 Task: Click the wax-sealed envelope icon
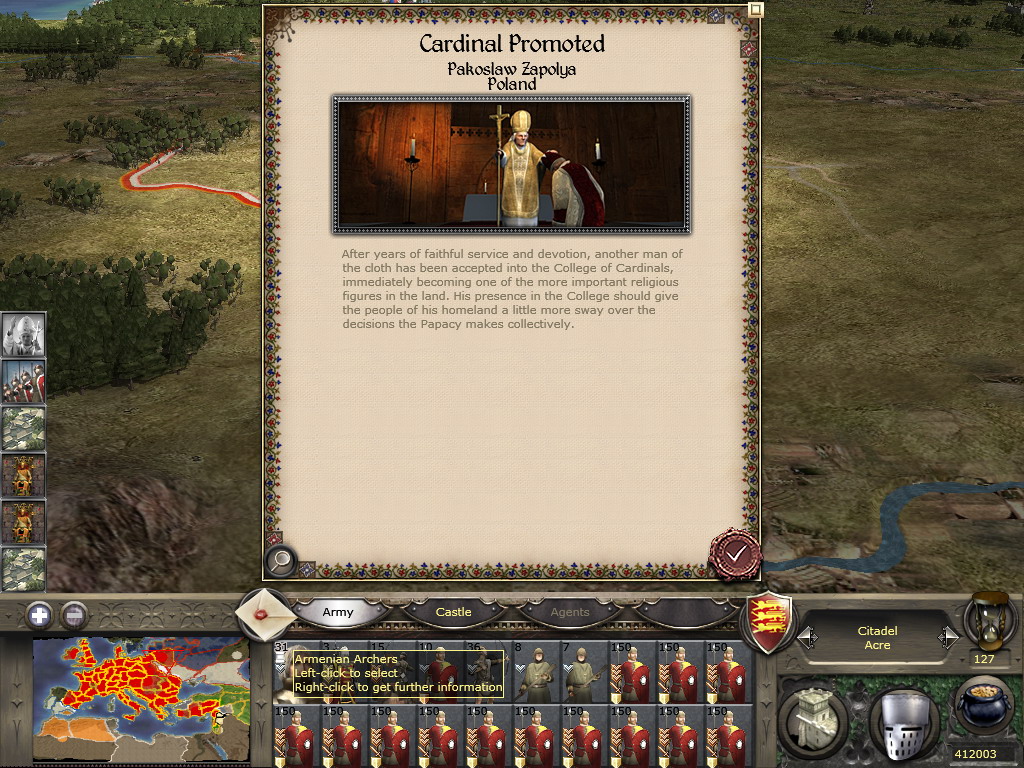tap(266, 612)
